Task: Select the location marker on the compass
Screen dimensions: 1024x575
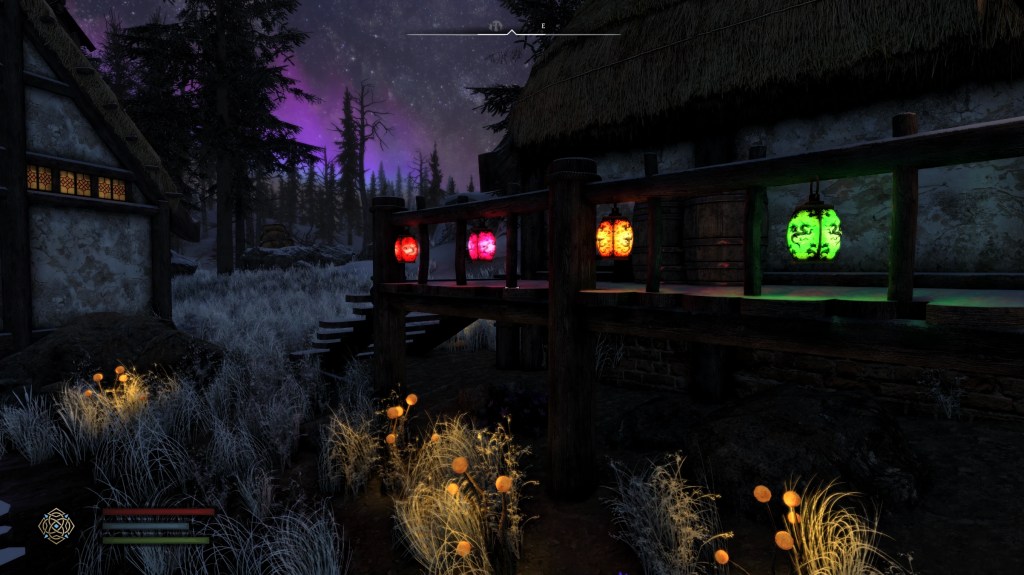Action: pyautogui.click(x=497, y=23)
